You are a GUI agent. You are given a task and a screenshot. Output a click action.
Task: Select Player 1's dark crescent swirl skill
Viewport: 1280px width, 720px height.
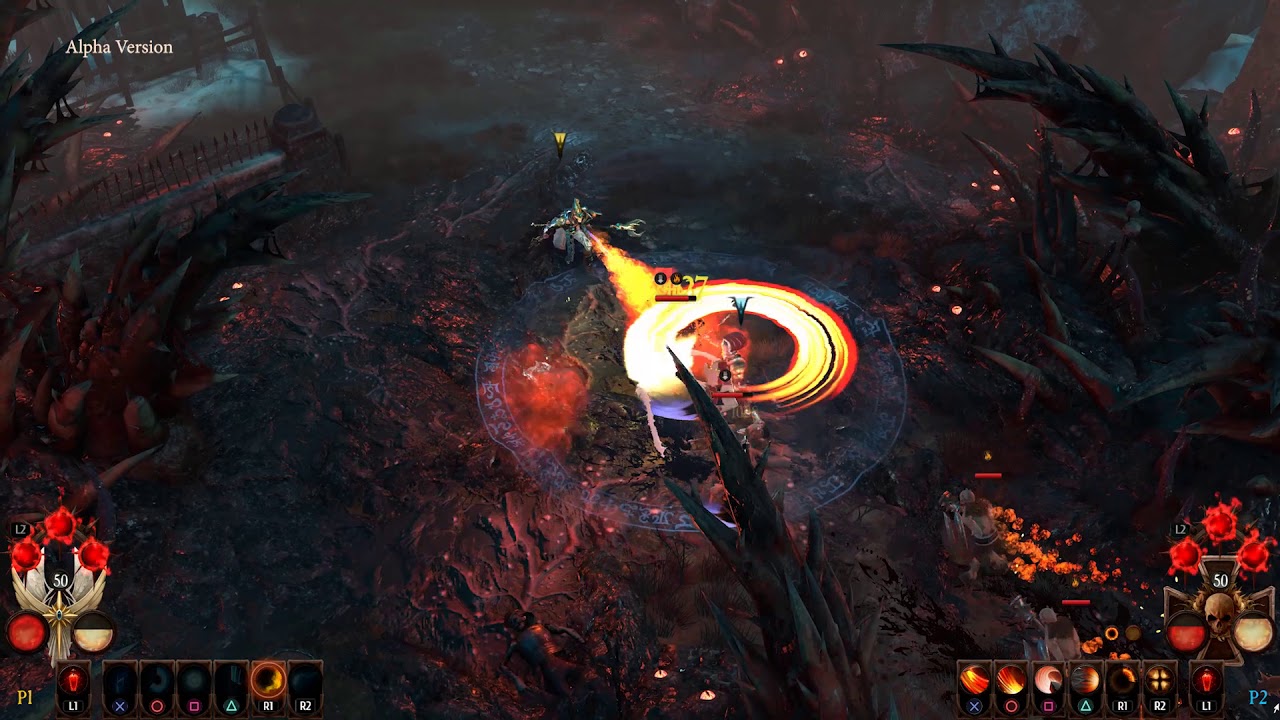coord(157,681)
